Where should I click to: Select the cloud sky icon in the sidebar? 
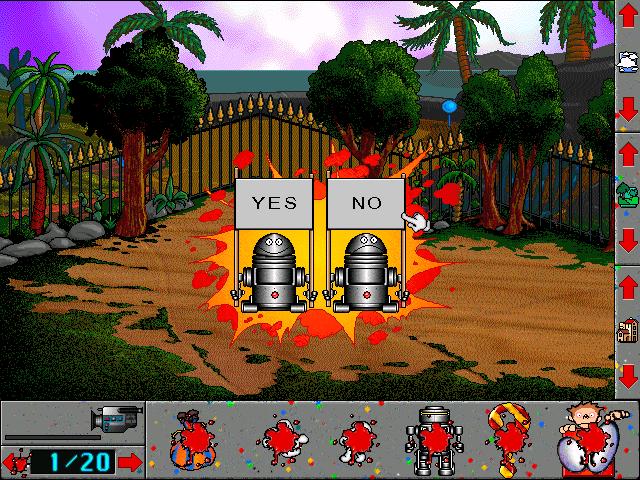(627, 62)
